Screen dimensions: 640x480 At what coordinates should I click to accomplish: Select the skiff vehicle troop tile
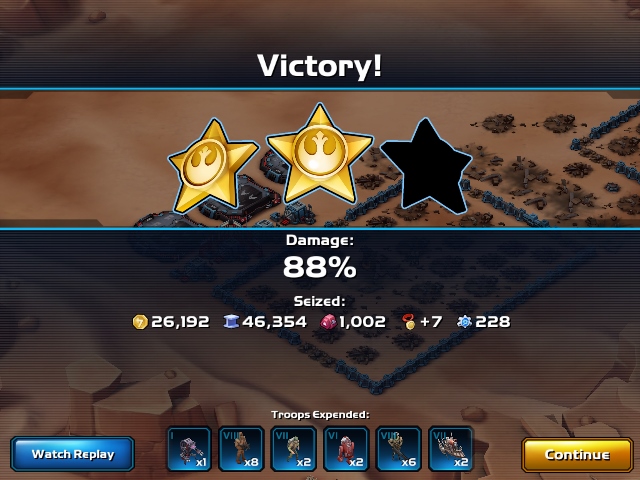(x=451, y=450)
